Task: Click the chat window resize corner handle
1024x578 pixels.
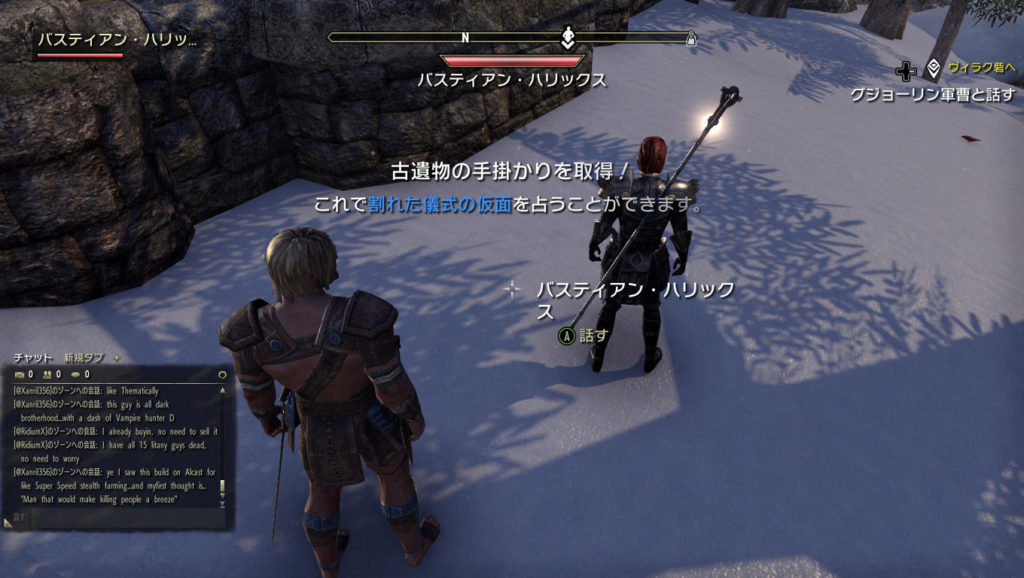Action: (x=8, y=522)
